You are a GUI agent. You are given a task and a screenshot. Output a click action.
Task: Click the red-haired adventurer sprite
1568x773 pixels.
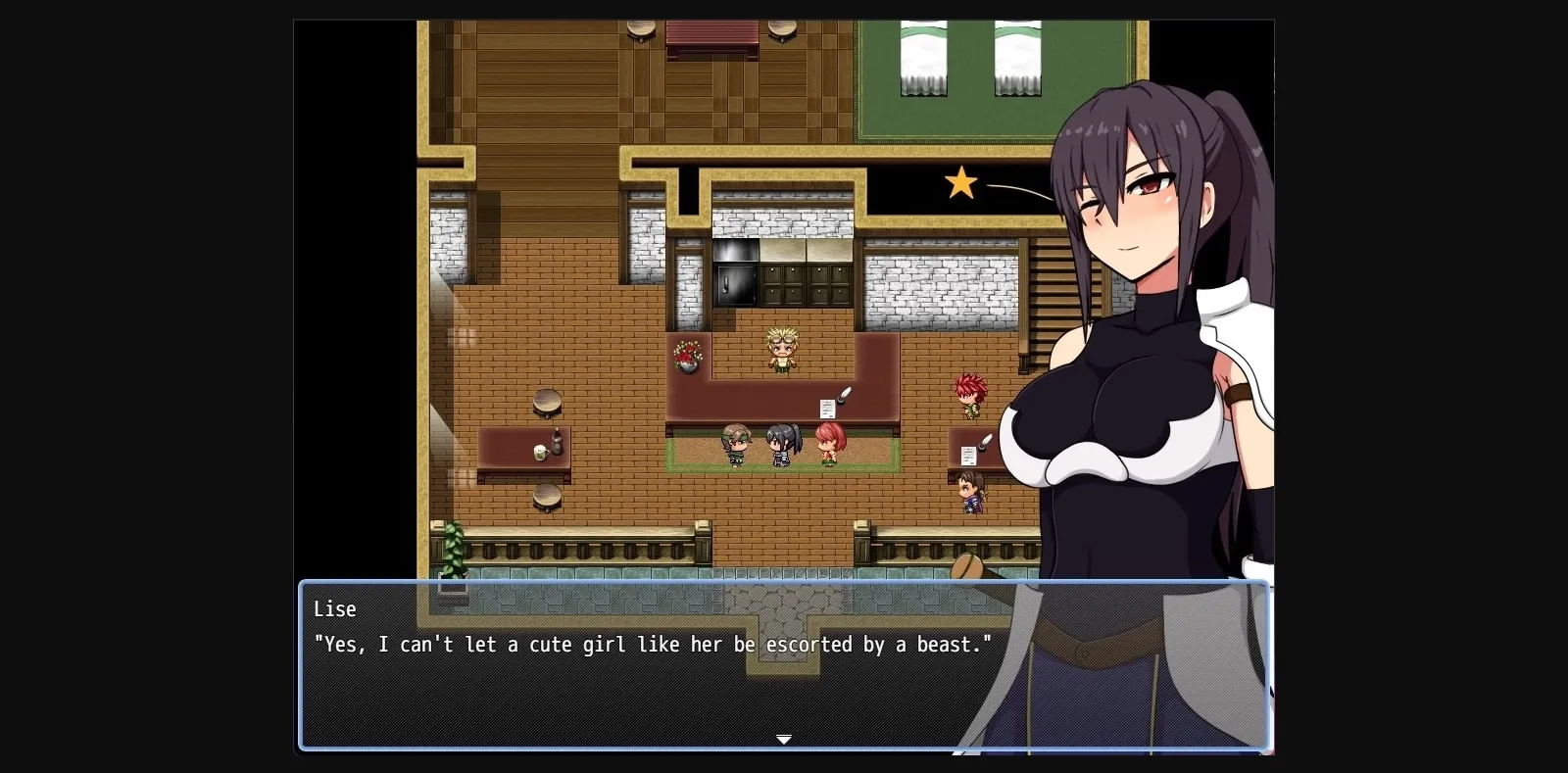point(968,394)
